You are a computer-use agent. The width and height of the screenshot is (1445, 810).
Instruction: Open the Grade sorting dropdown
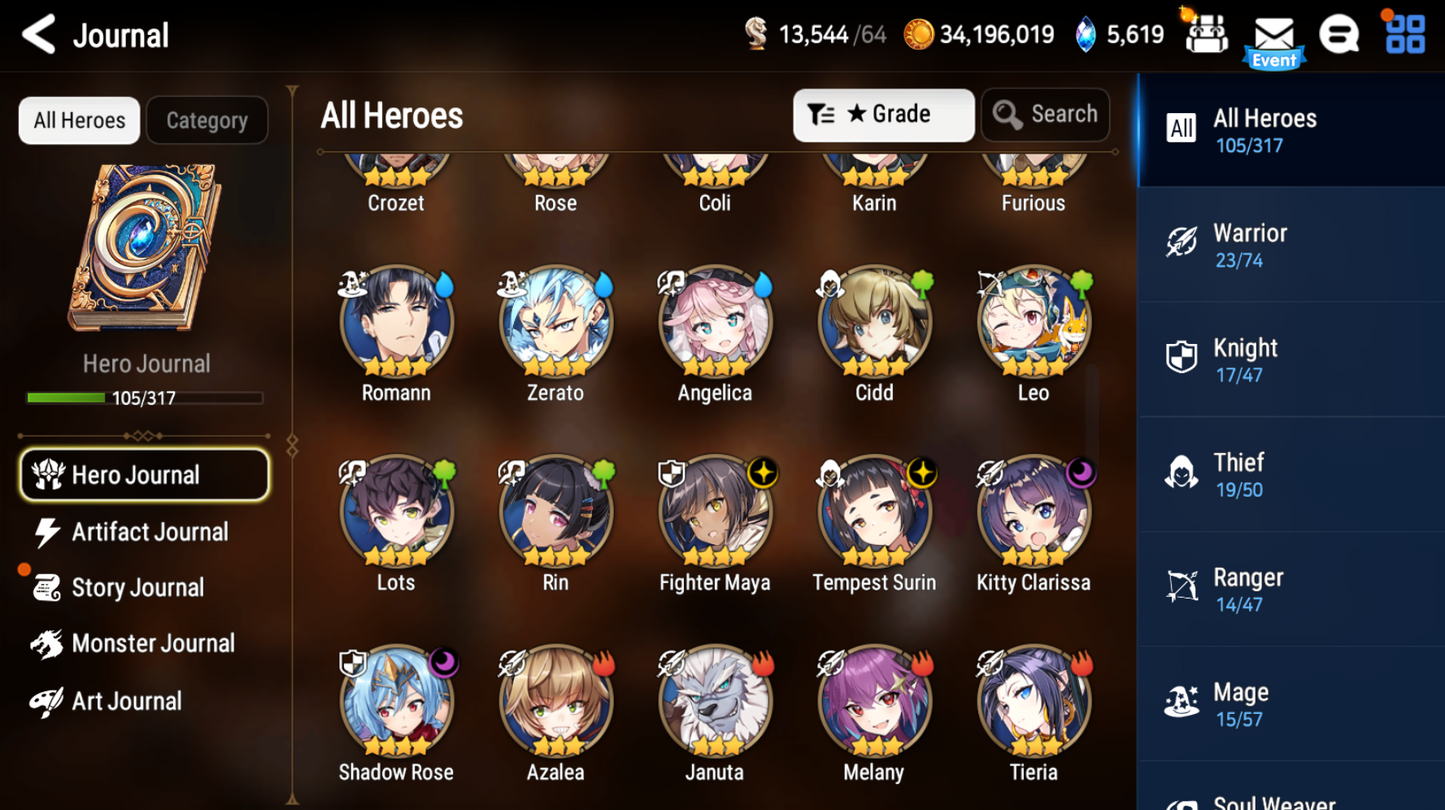click(883, 114)
